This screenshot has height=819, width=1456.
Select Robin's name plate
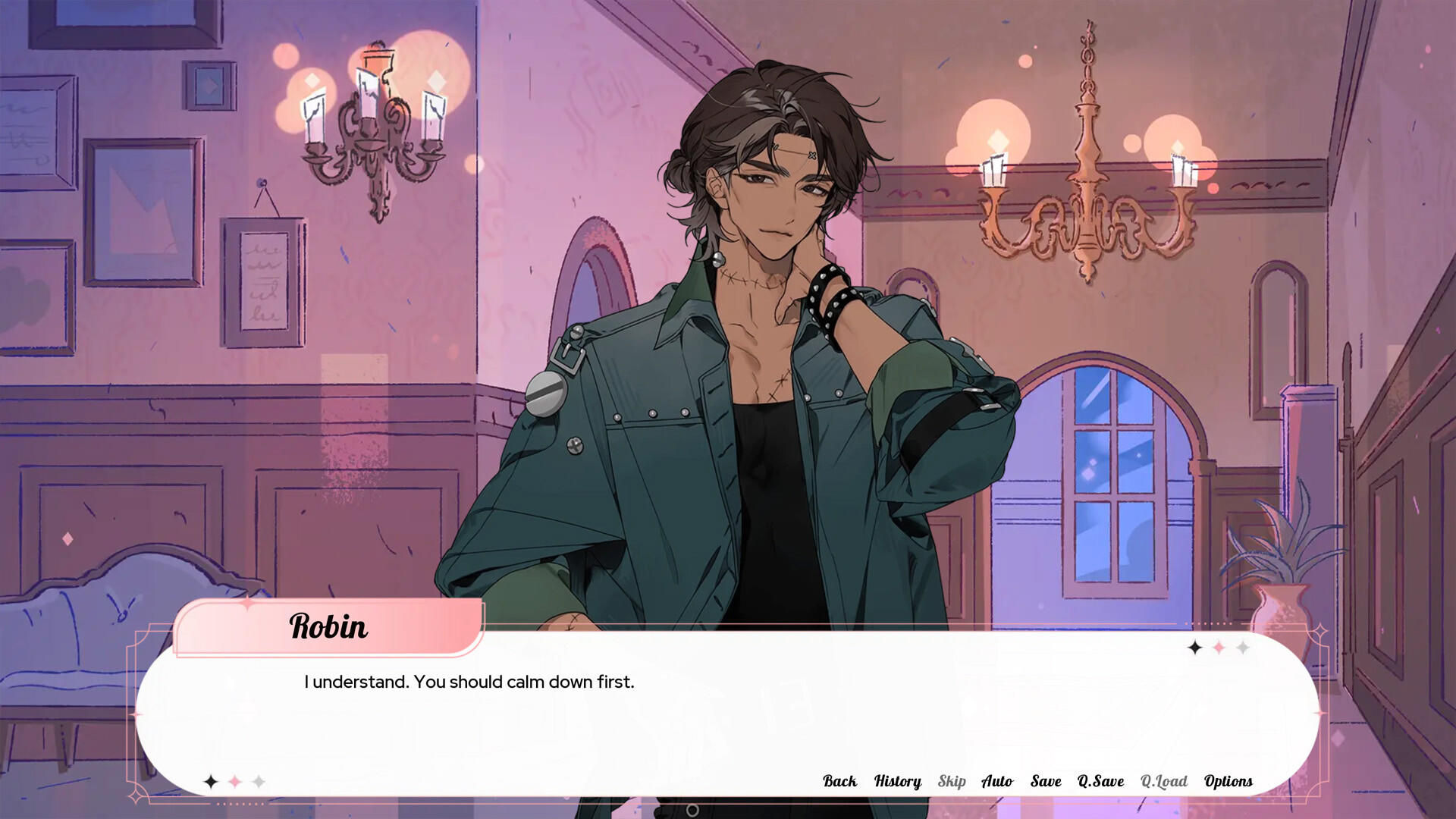point(330,627)
